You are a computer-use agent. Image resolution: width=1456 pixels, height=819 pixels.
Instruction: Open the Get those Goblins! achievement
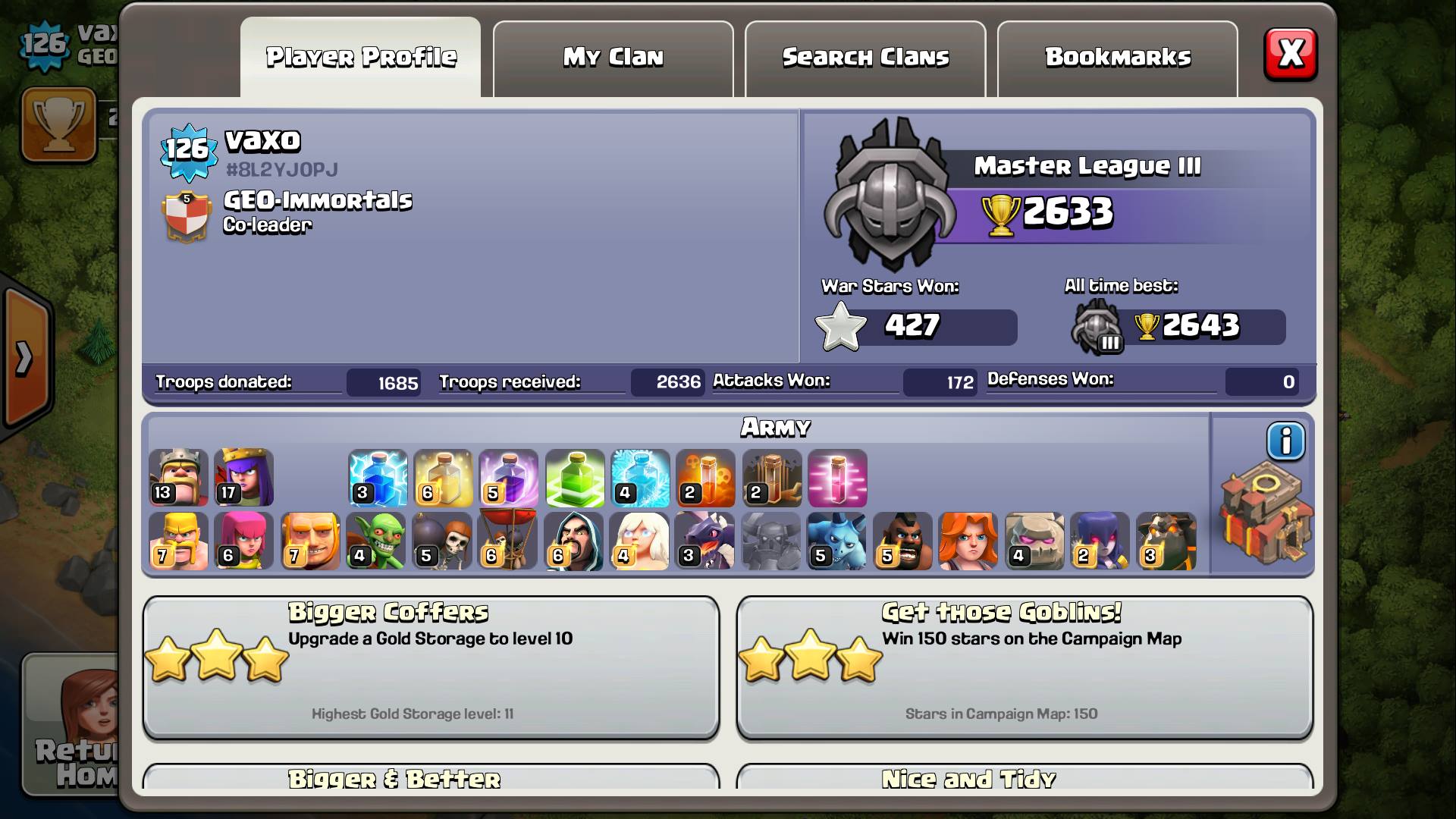[x=1025, y=666]
